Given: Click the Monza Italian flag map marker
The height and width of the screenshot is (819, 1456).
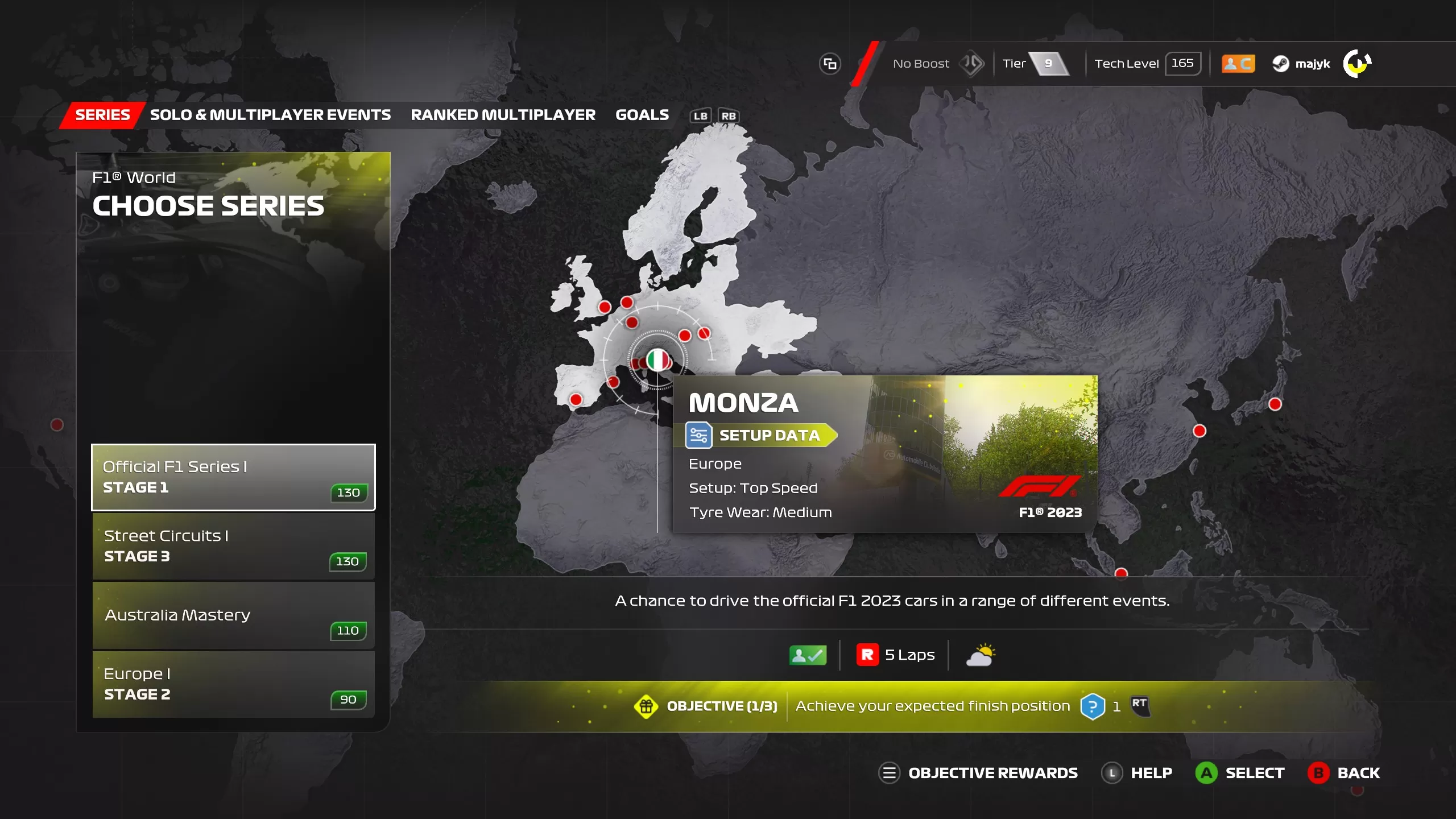Looking at the screenshot, I should (x=658, y=360).
